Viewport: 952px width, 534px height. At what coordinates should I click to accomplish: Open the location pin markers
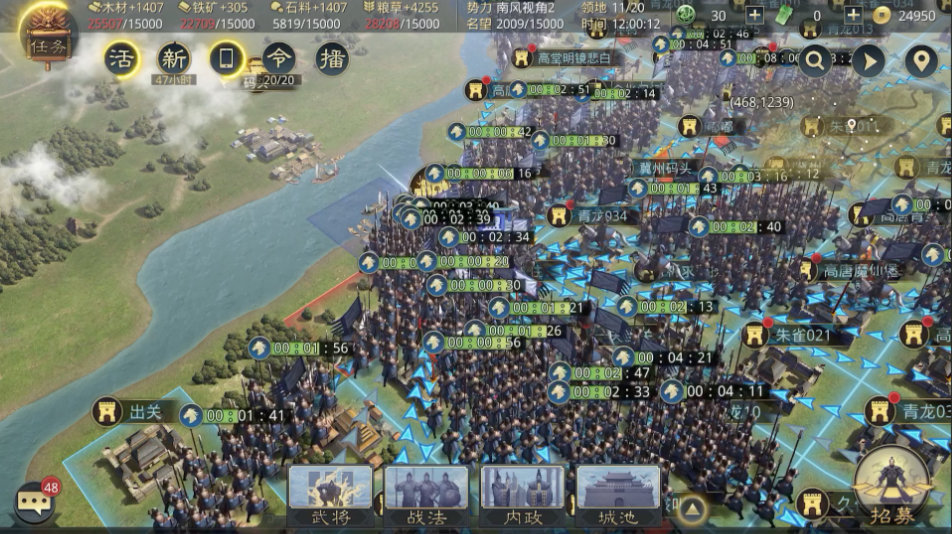tap(920, 61)
